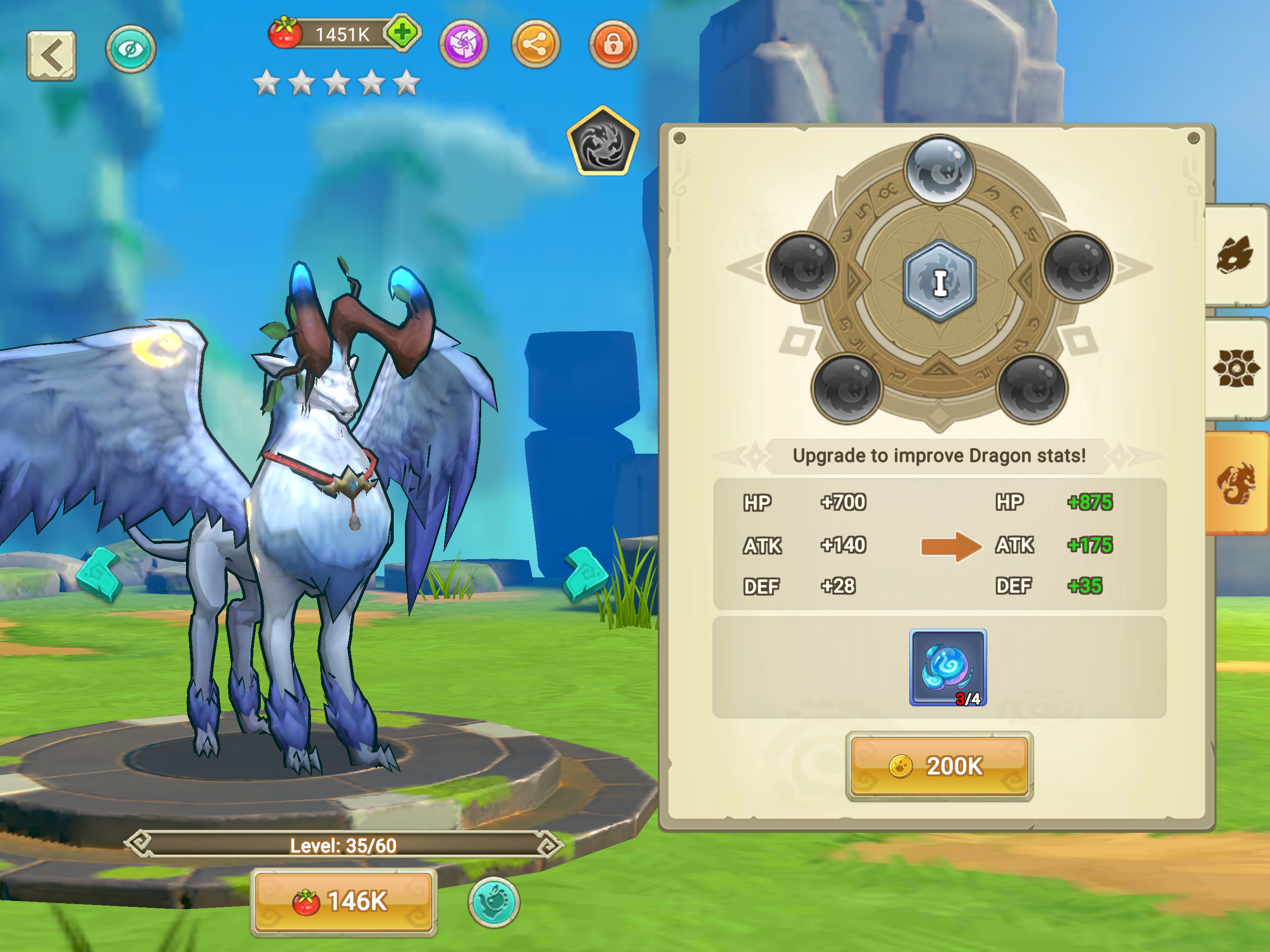1270x952 pixels.
Task: Tap the silver orb atop the upgrade ring
Action: pyautogui.click(x=939, y=169)
